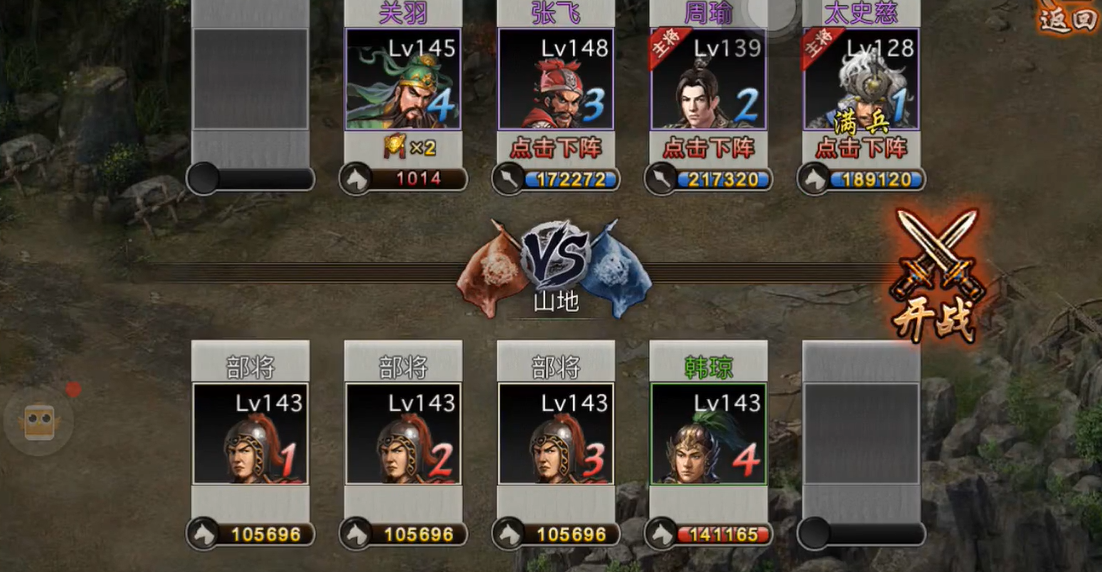
Task: Select the 关羽 general card
Action: coord(403,80)
